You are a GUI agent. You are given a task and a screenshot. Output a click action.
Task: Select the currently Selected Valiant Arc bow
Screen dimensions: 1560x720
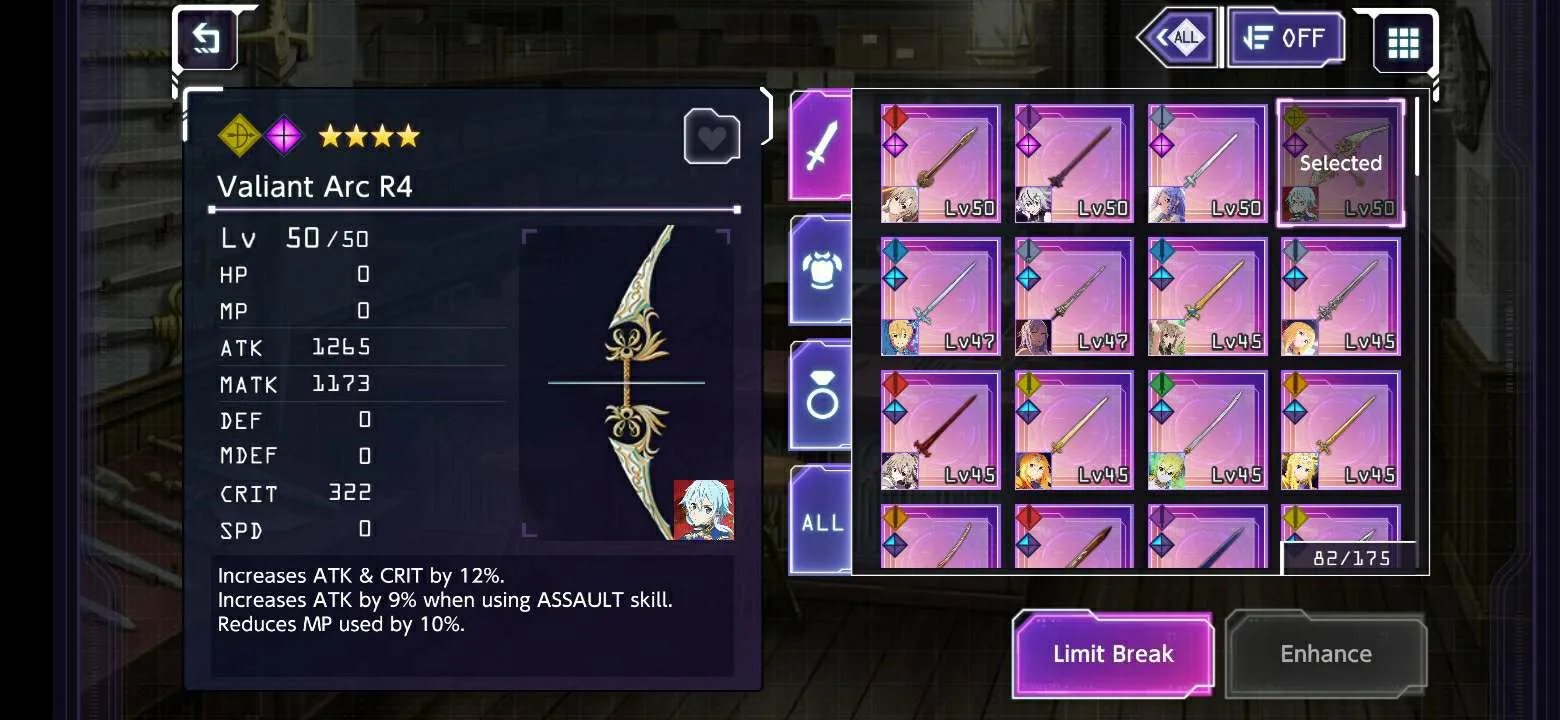tap(1340, 164)
